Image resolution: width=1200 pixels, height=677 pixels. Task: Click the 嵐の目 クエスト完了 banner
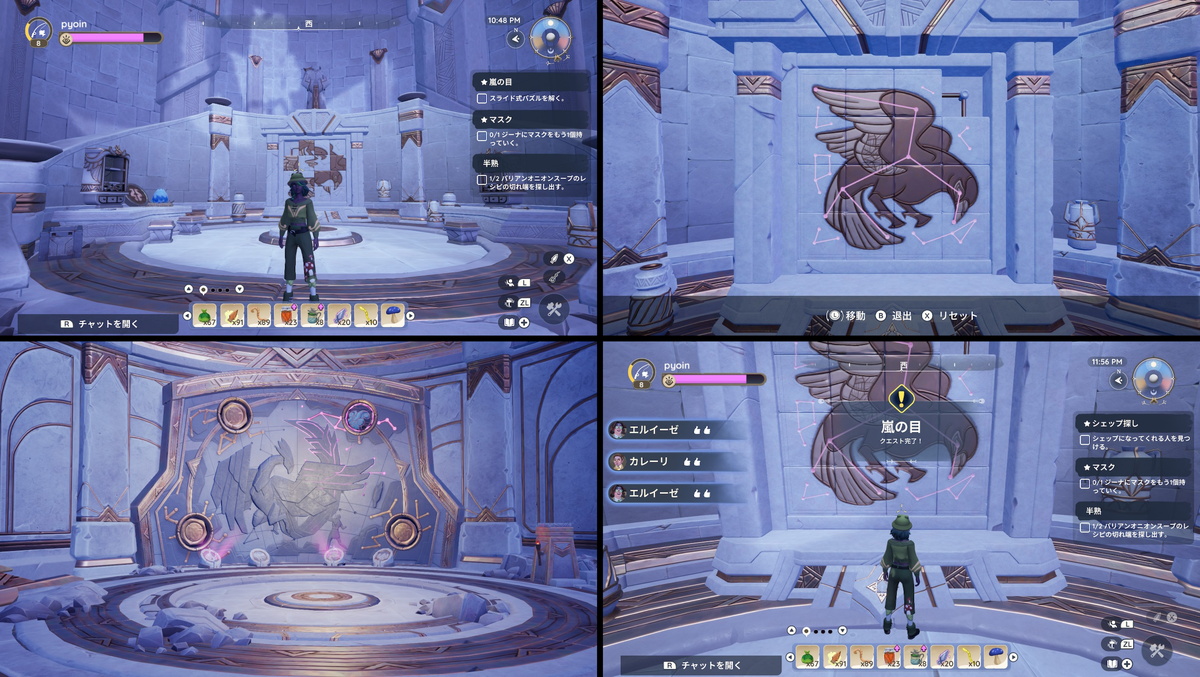tap(901, 427)
